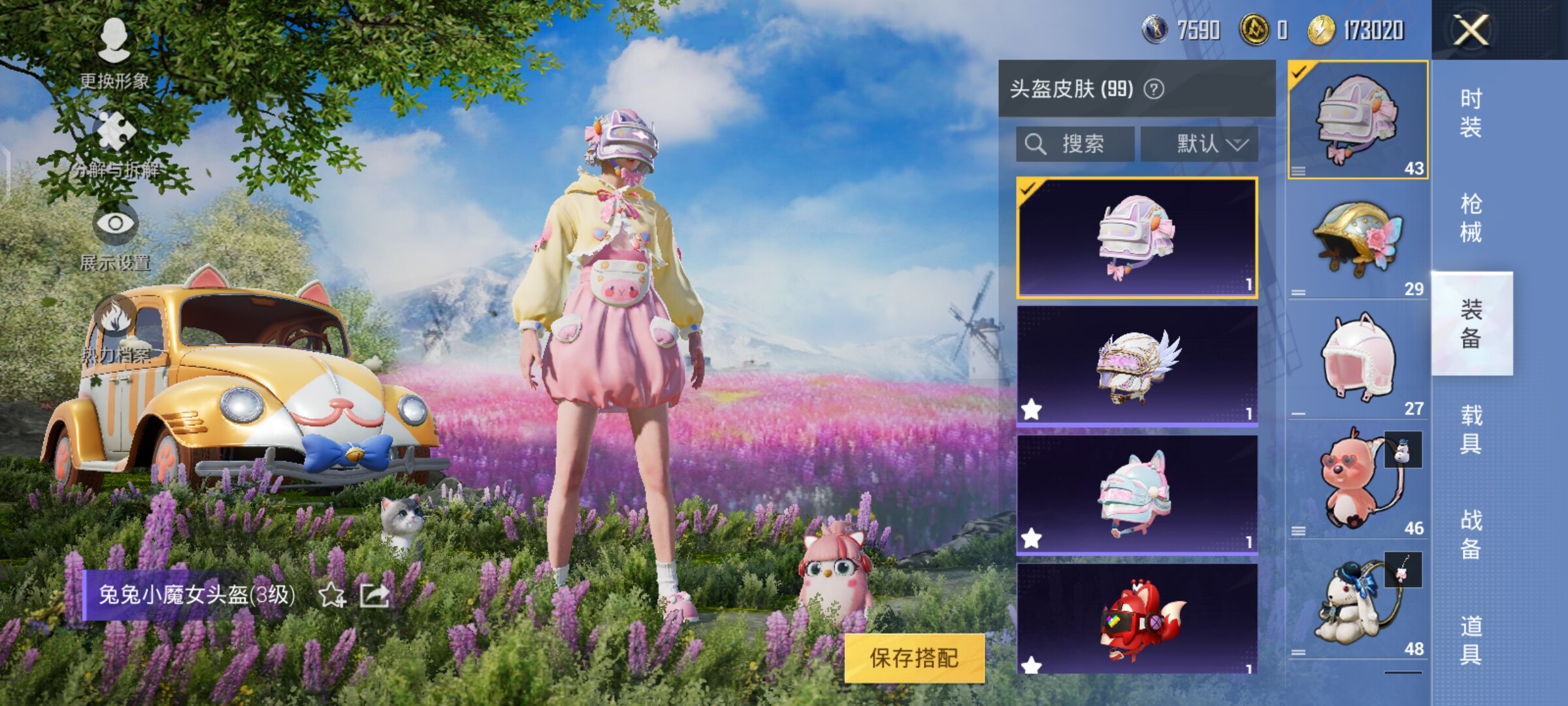Click the 搜索 search field
This screenshot has height=706, width=1568.
(x=1075, y=144)
